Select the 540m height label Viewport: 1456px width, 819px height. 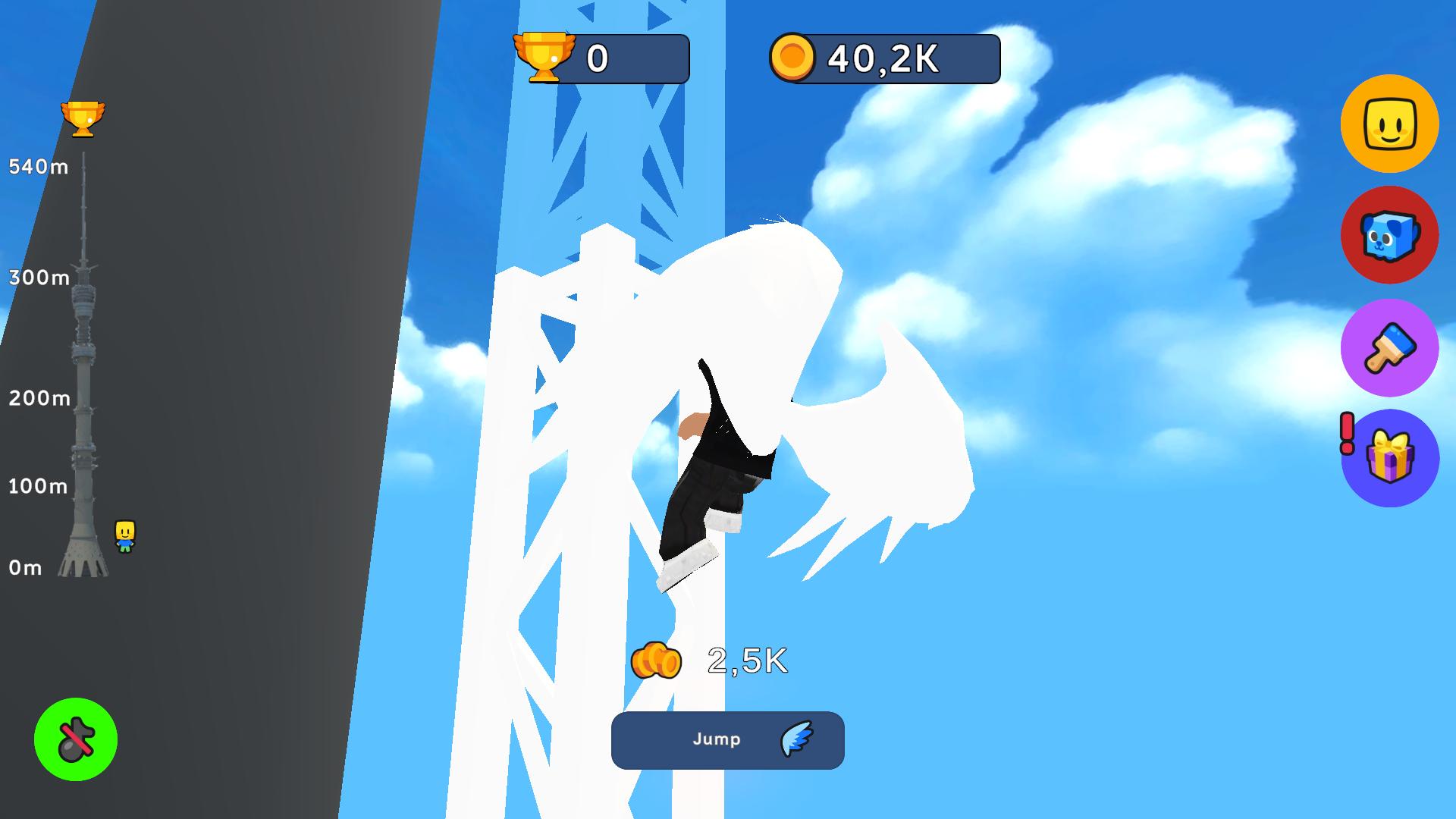pyautogui.click(x=36, y=165)
